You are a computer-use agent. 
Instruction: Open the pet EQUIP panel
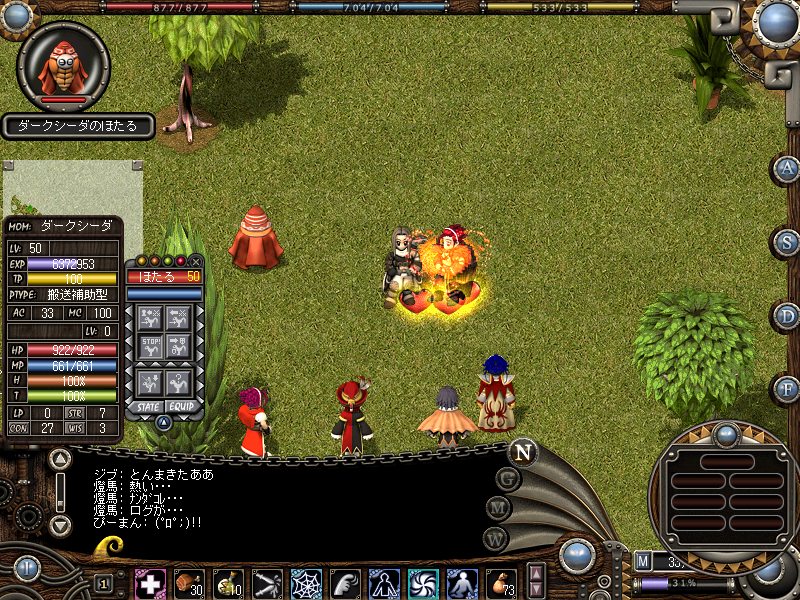pyautogui.click(x=180, y=407)
